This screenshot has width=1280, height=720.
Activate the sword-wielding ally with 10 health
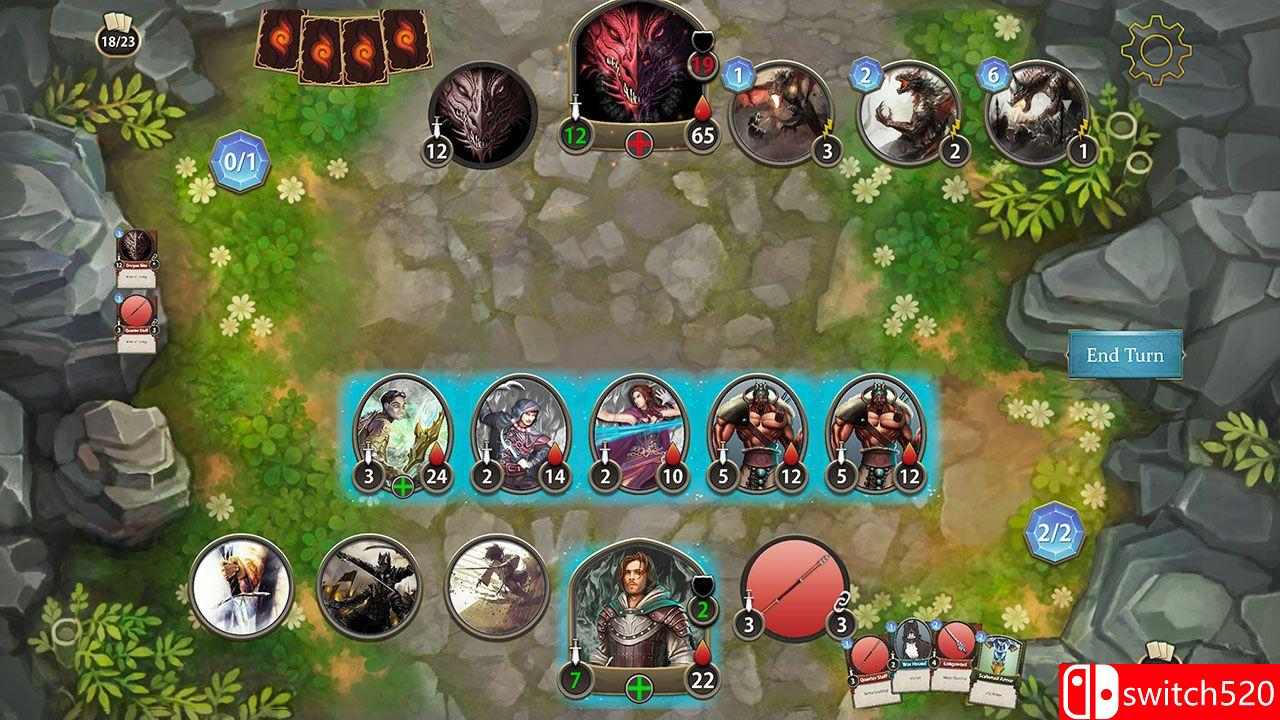click(637, 430)
